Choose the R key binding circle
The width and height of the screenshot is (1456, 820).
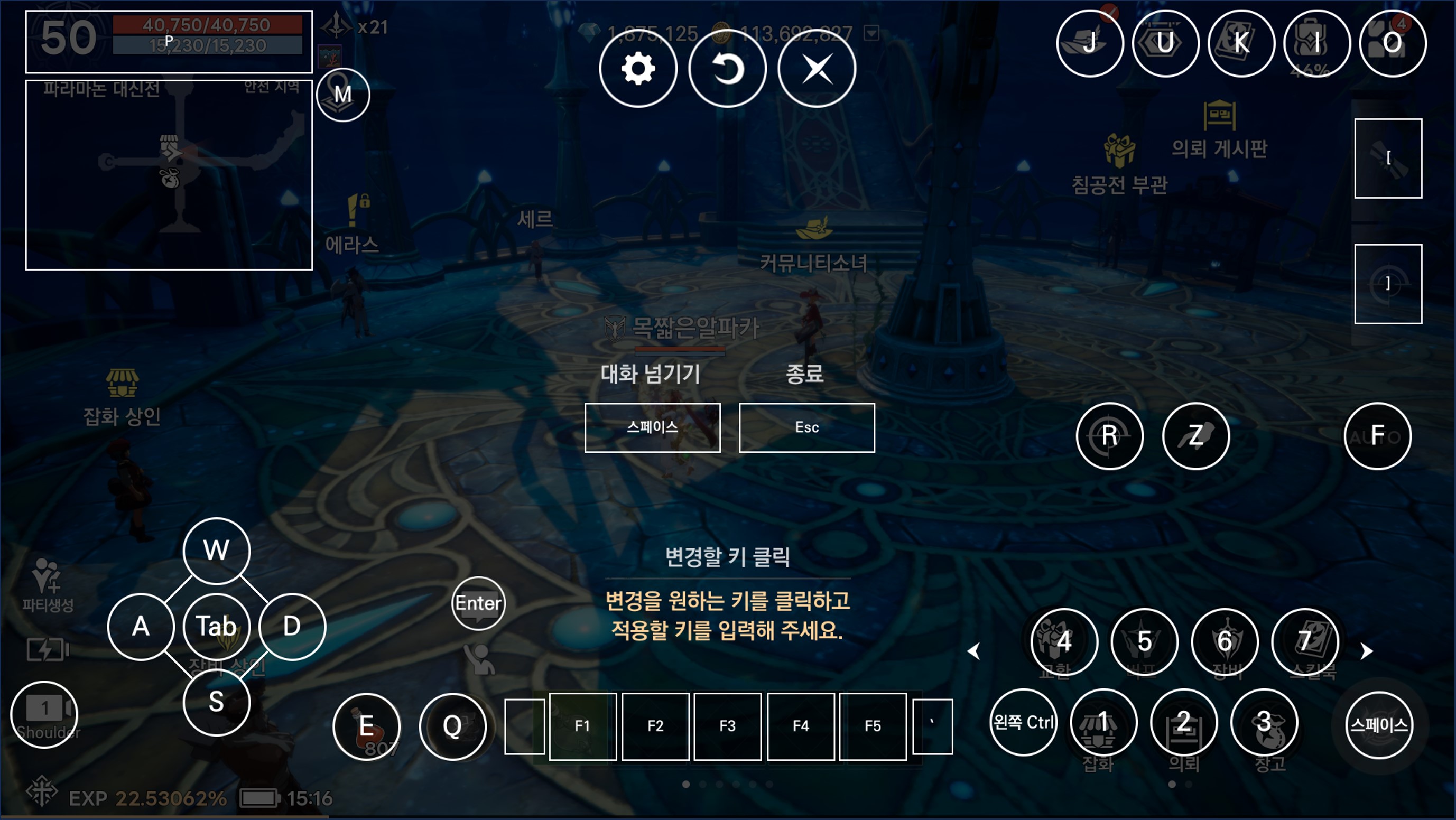coord(1109,436)
